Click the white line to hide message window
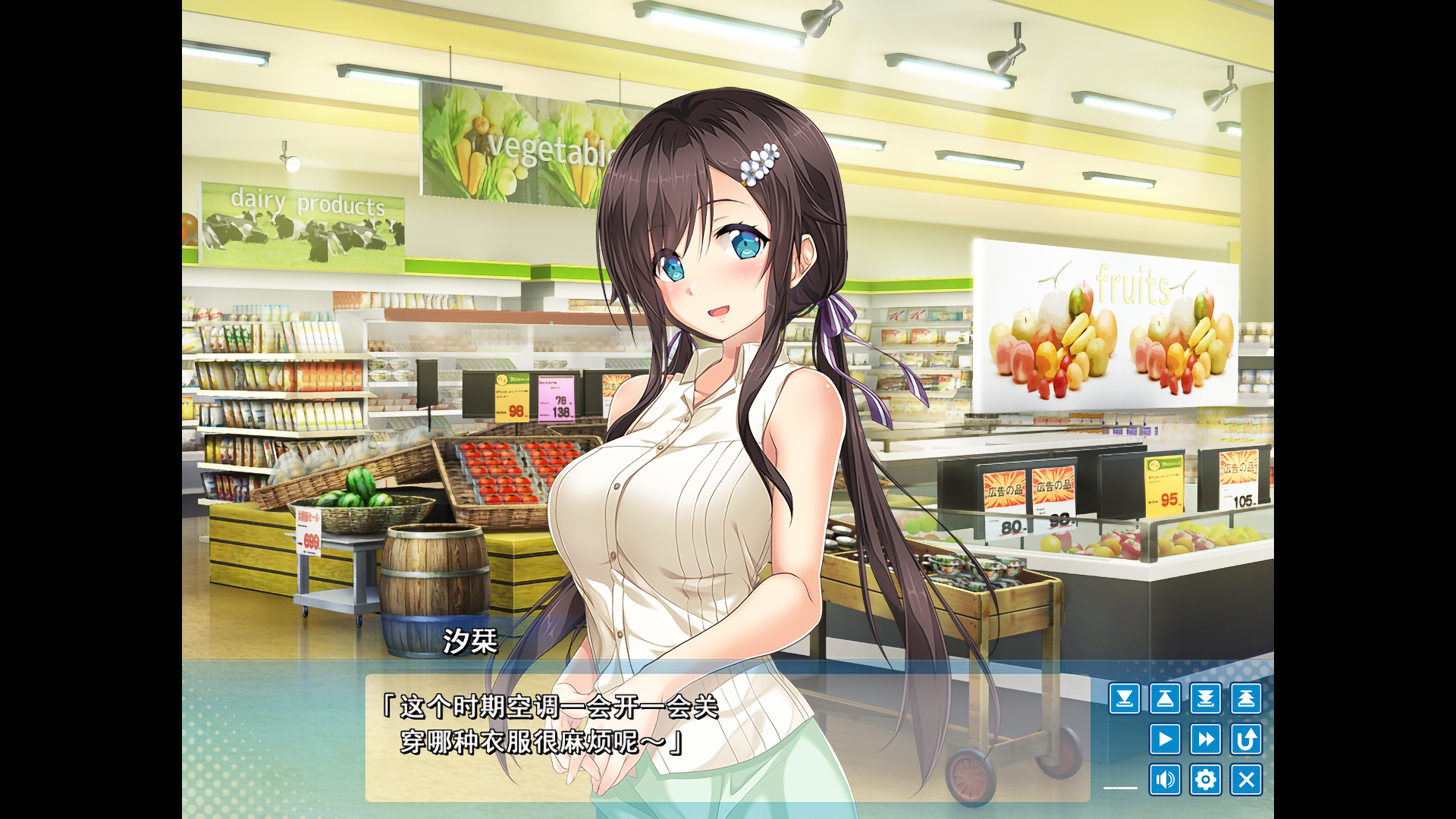Image resolution: width=1456 pixels, height=819 pixels. pyautogui.click(x=1120, y=787)
